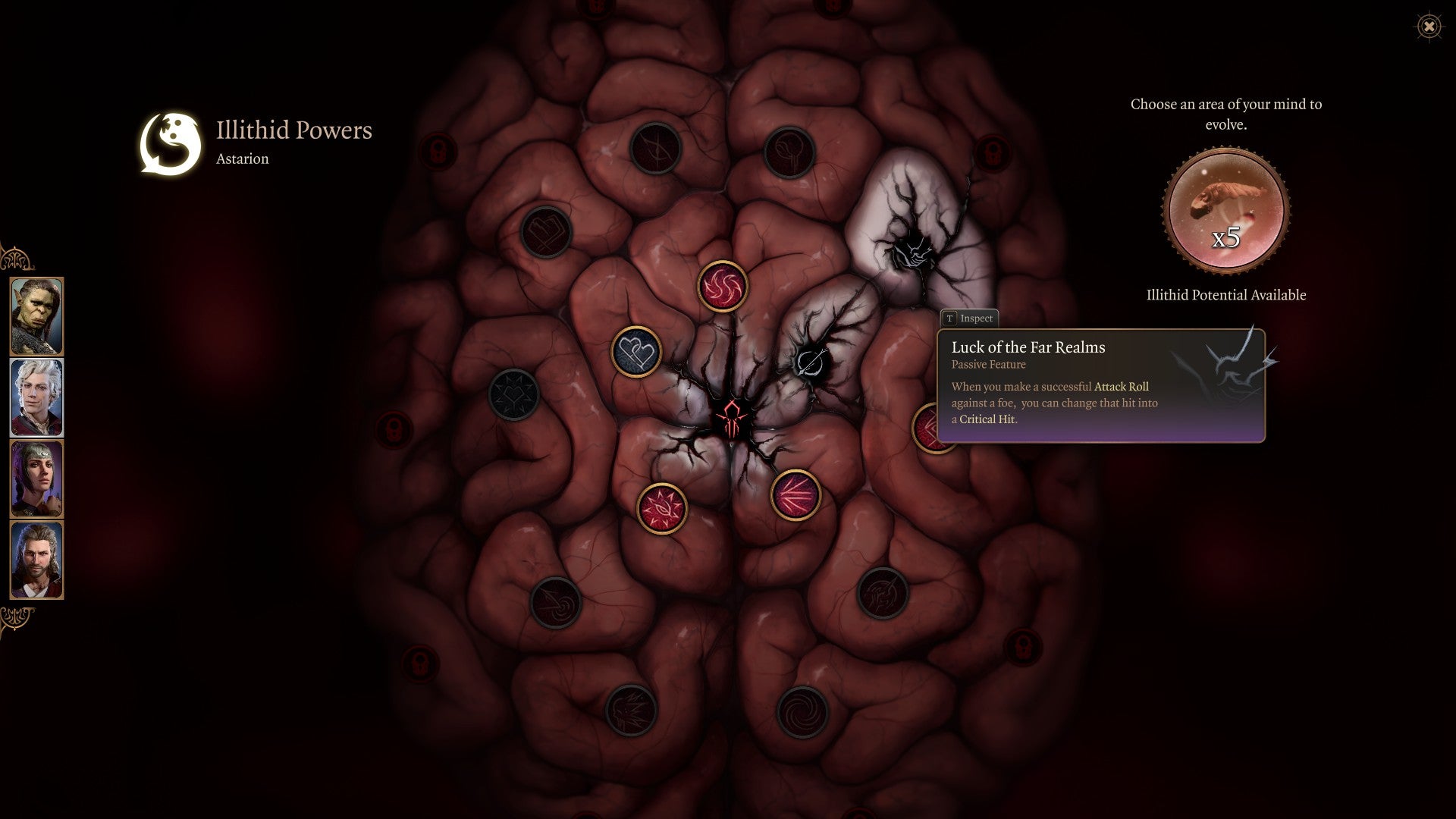Activate the red spiked eye power node
Image resolution: width=1456 pixels, height=819 pixels.
point(662,508)
